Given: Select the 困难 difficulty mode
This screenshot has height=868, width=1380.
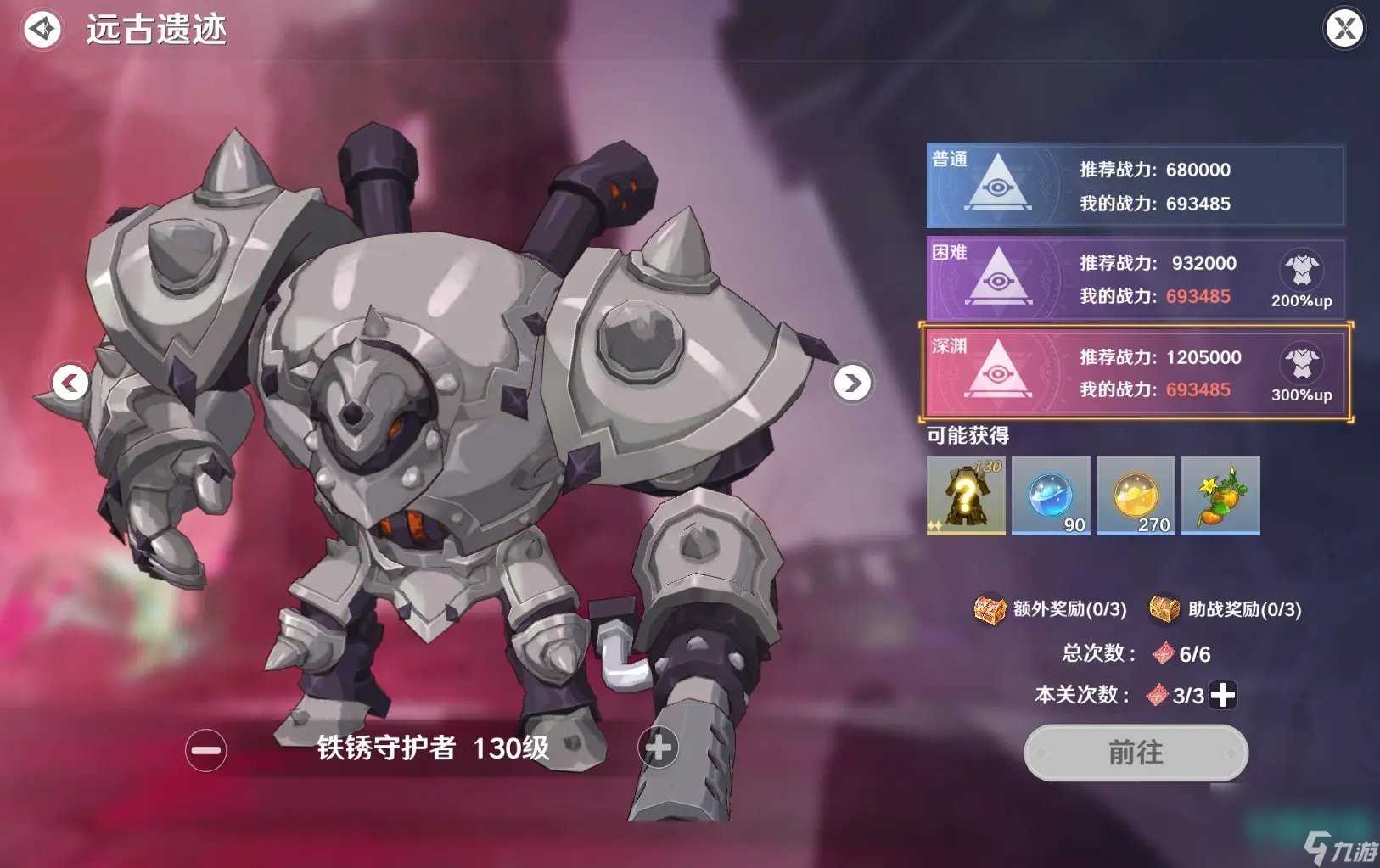Looking at the screenshot, I should (1136, 280).
